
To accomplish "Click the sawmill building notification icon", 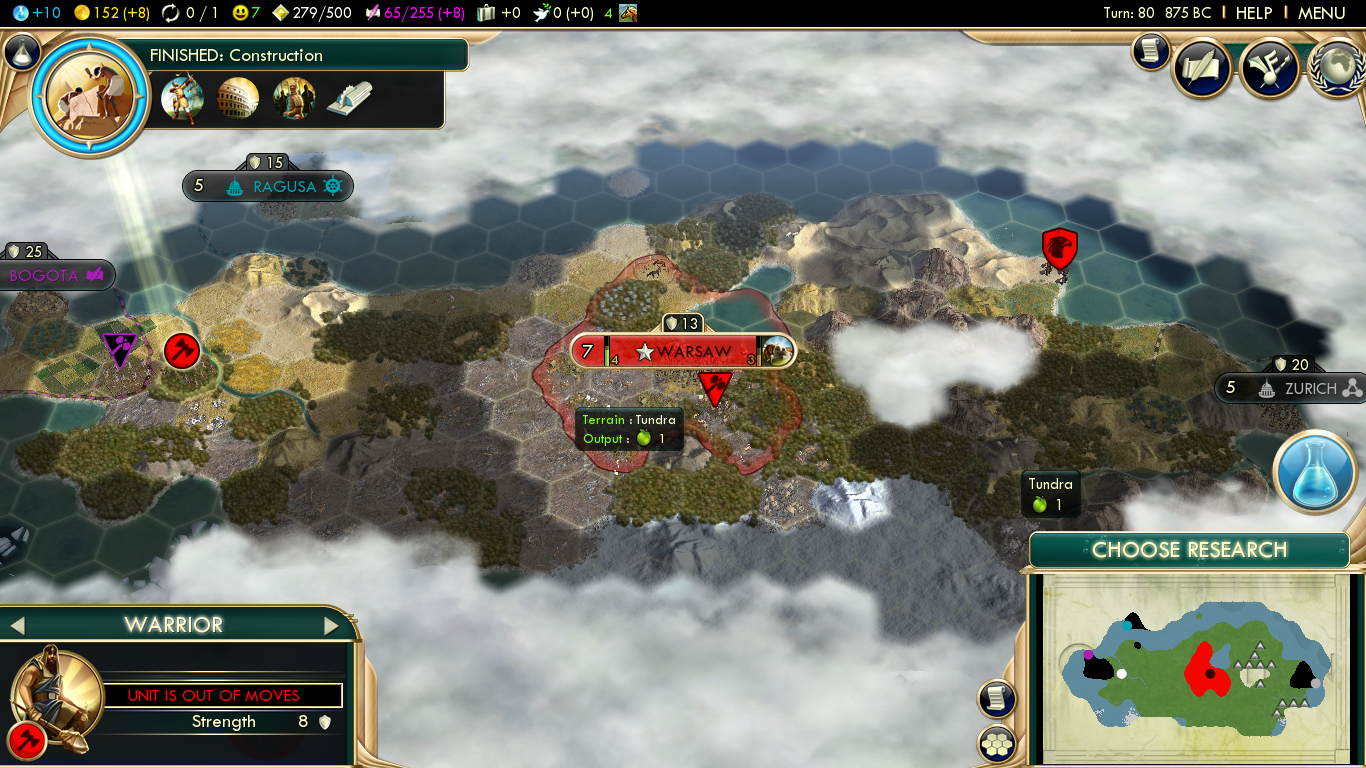I will [350, 98].
